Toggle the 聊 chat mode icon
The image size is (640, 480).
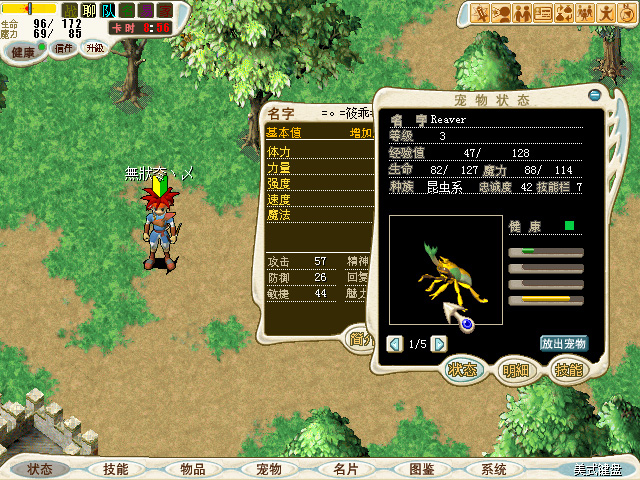point(87,11)
